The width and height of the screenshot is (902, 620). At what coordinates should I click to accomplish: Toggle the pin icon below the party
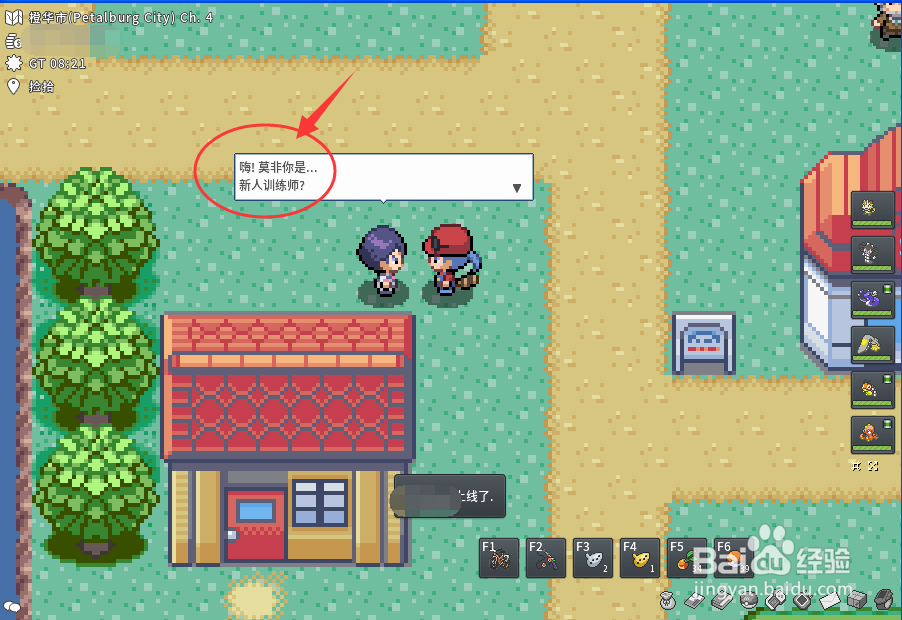coord(857,466)
